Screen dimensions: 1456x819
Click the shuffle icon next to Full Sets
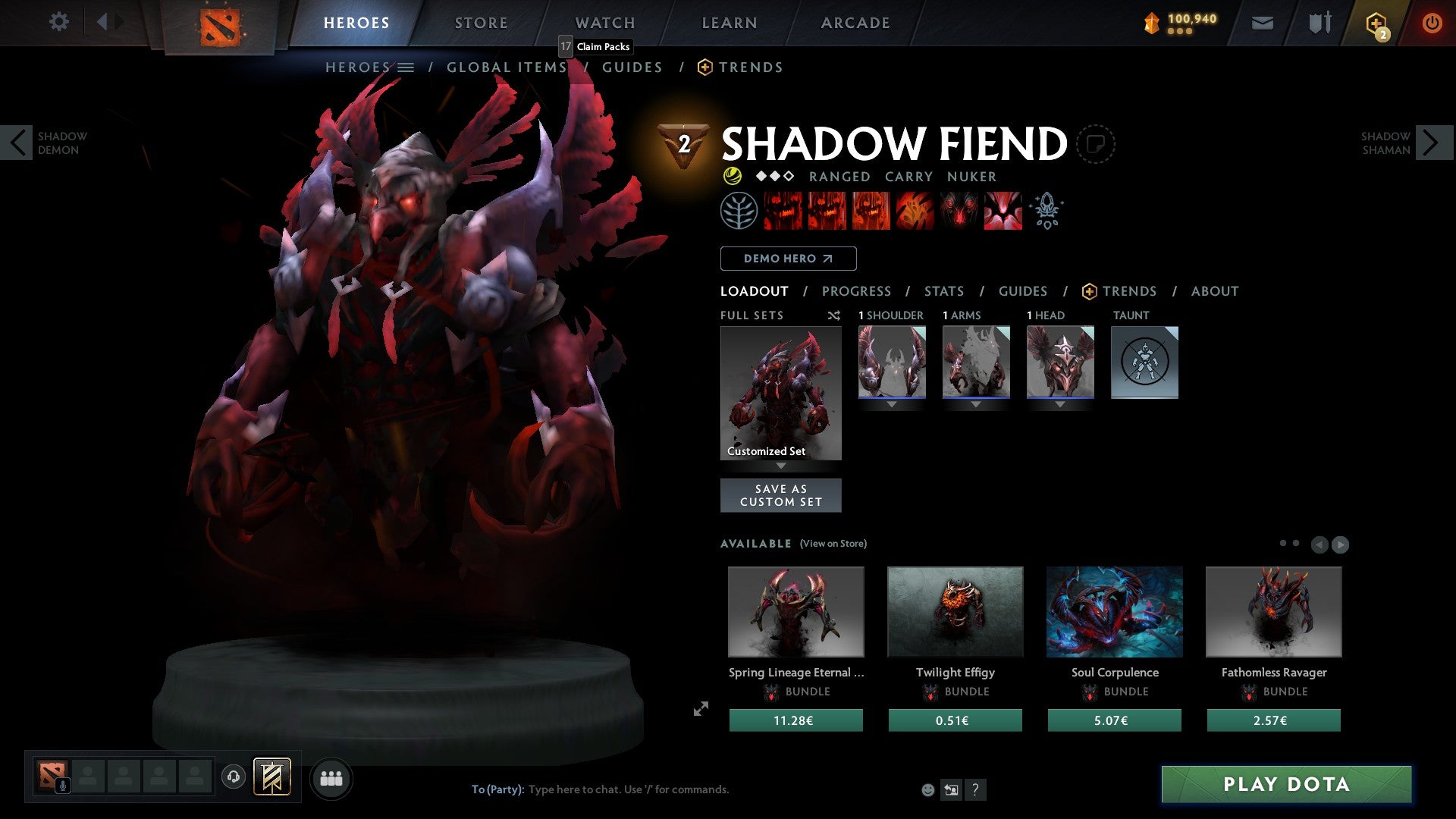pos(833,315)
